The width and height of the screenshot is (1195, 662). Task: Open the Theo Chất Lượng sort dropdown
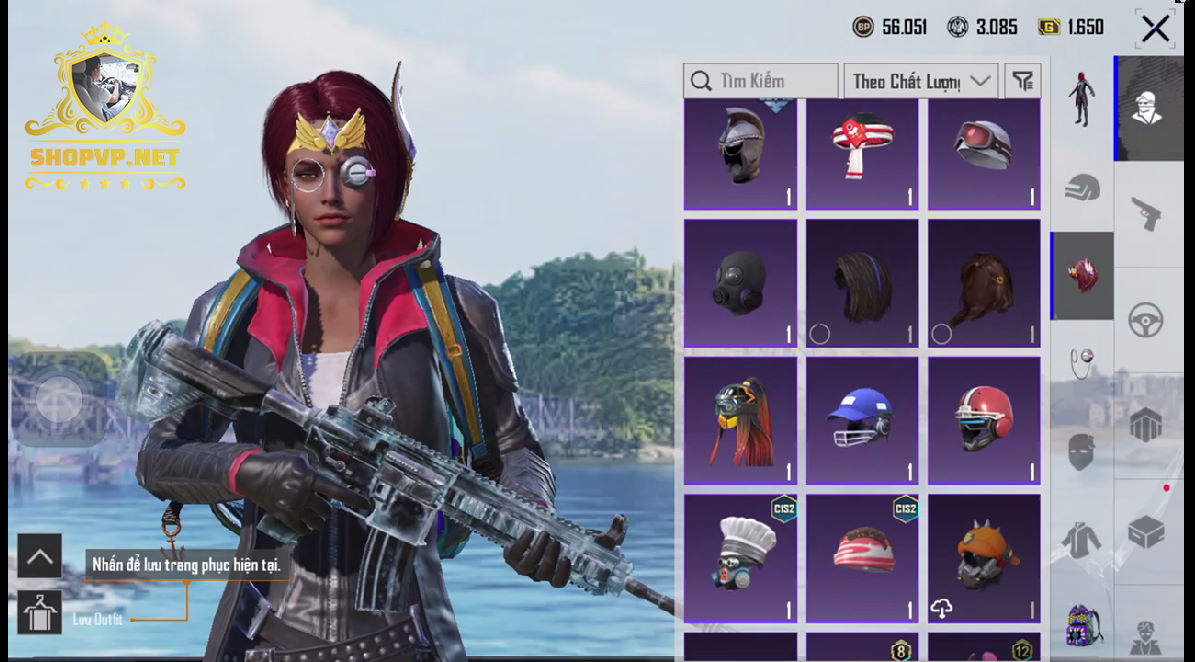(921, 81)
